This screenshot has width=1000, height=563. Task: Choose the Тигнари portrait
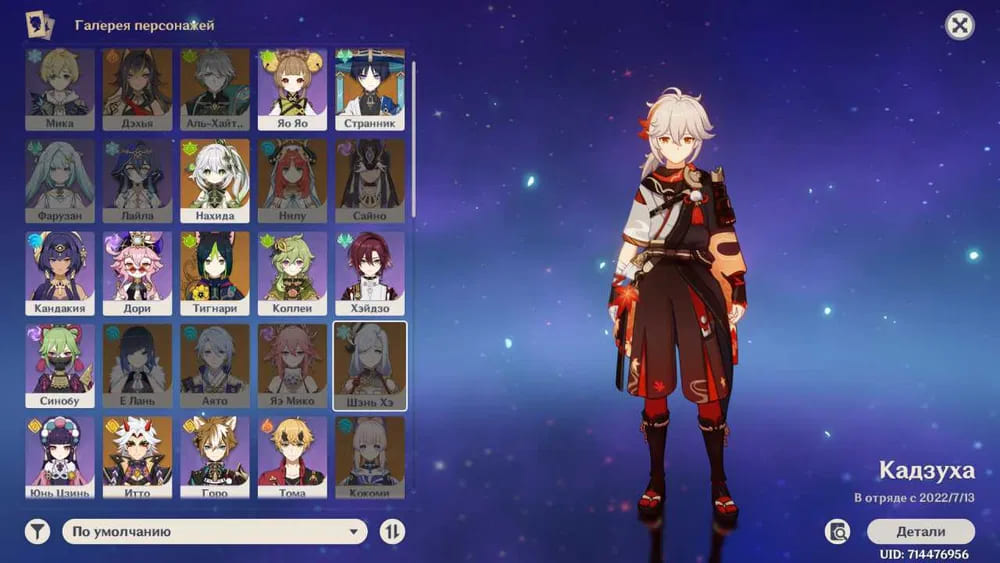click(215, 272)
